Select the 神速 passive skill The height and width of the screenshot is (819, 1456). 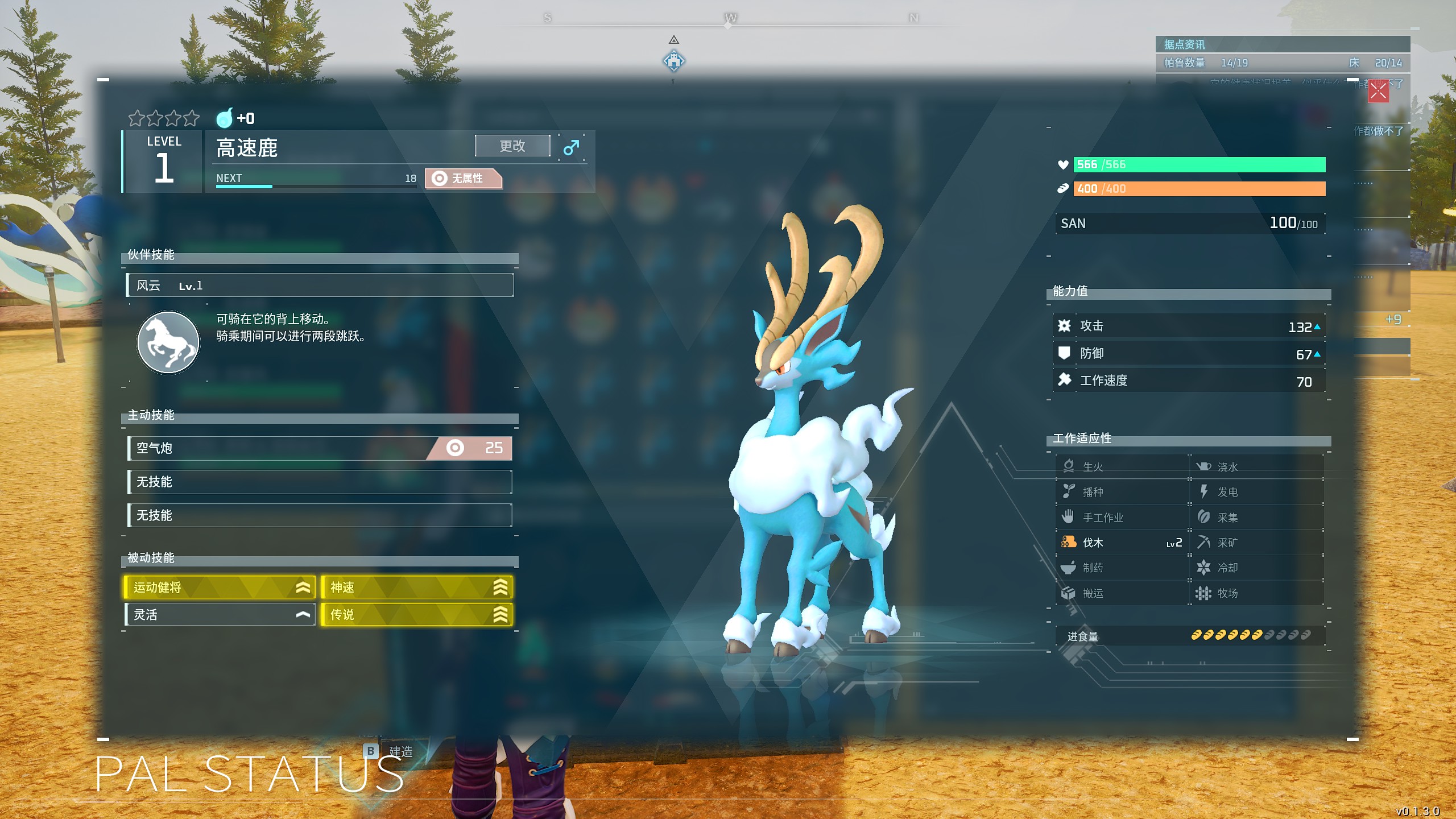pos(416,588)
